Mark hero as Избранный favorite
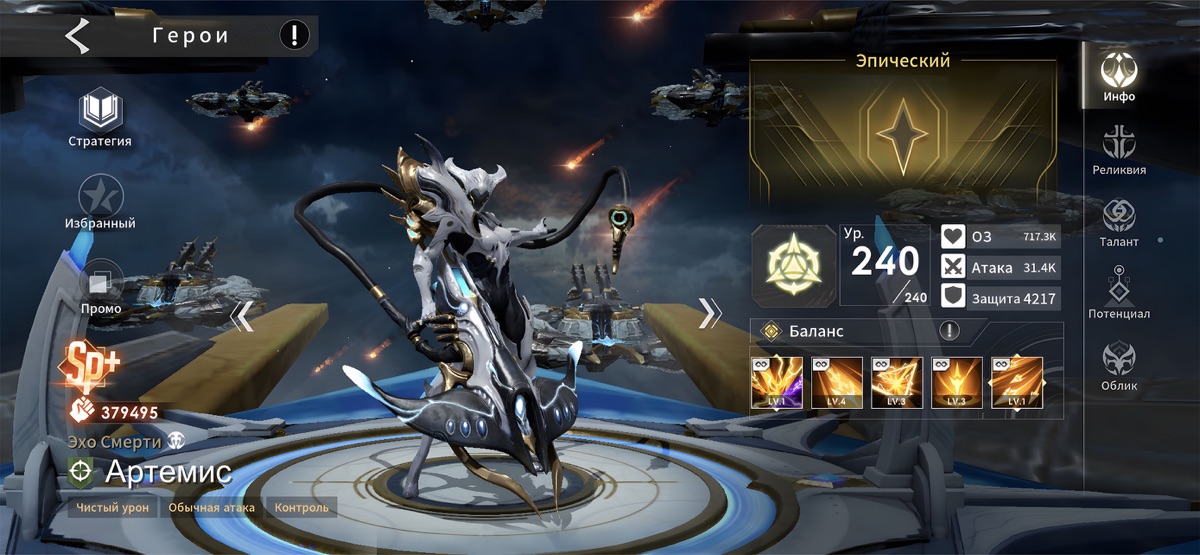 [x=100, y=195]
